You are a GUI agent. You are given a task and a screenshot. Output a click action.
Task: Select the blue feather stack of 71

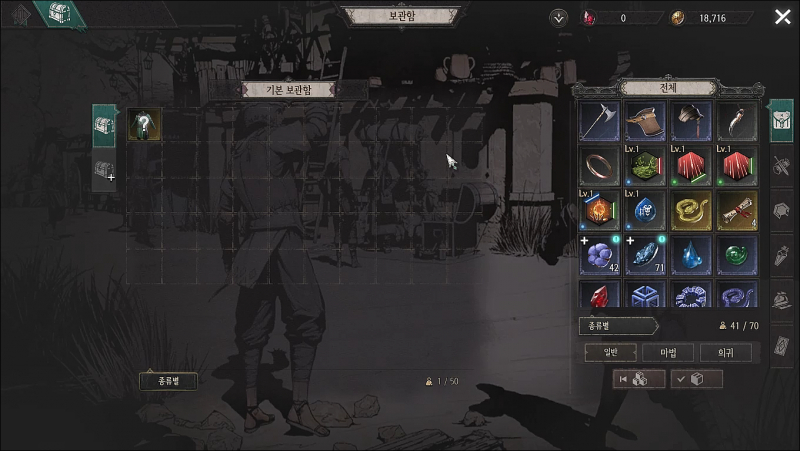(643, 256)
